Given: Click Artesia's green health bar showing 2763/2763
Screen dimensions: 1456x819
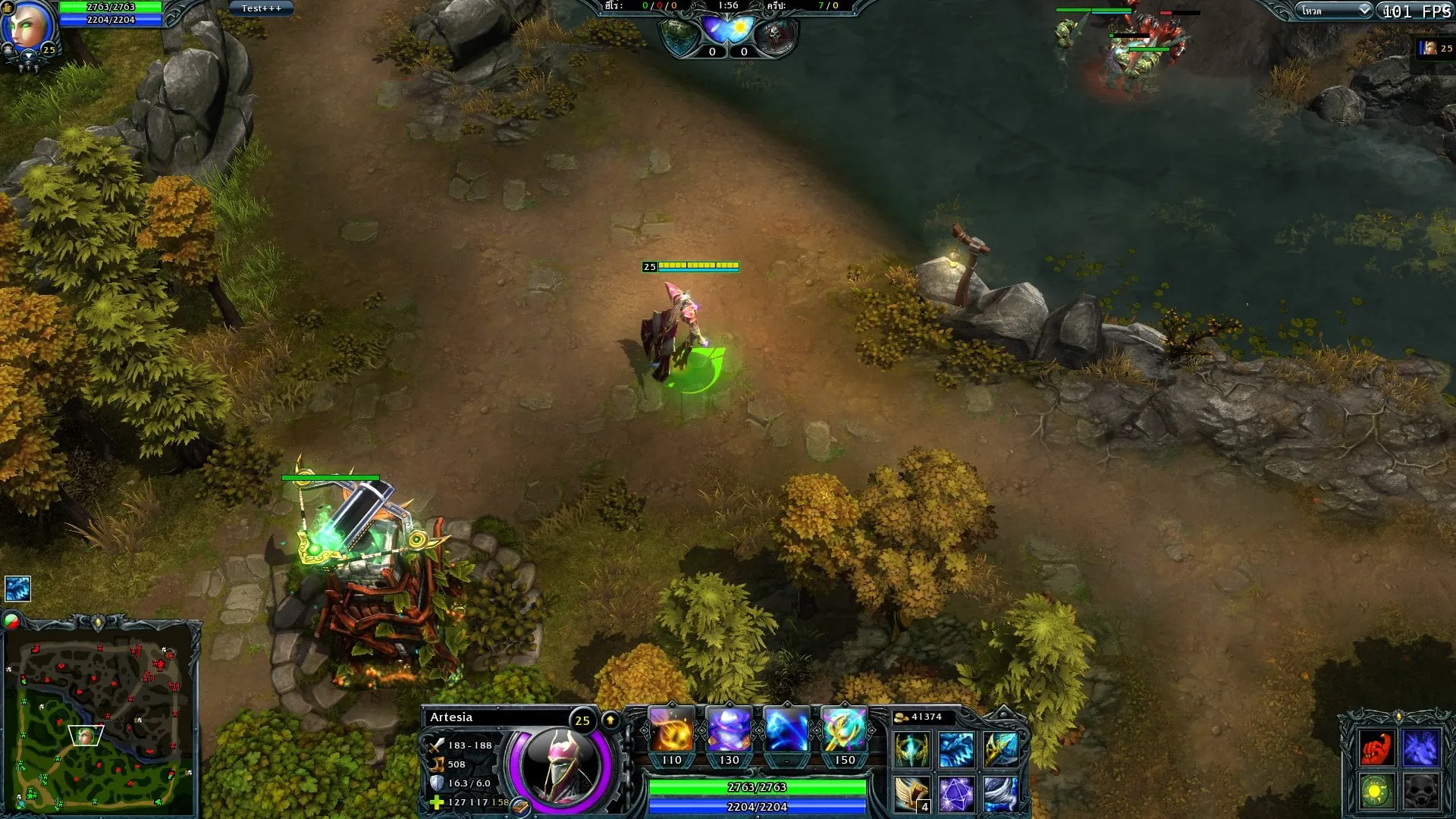Looking at the screenshot, I should [x=756, y=787].
